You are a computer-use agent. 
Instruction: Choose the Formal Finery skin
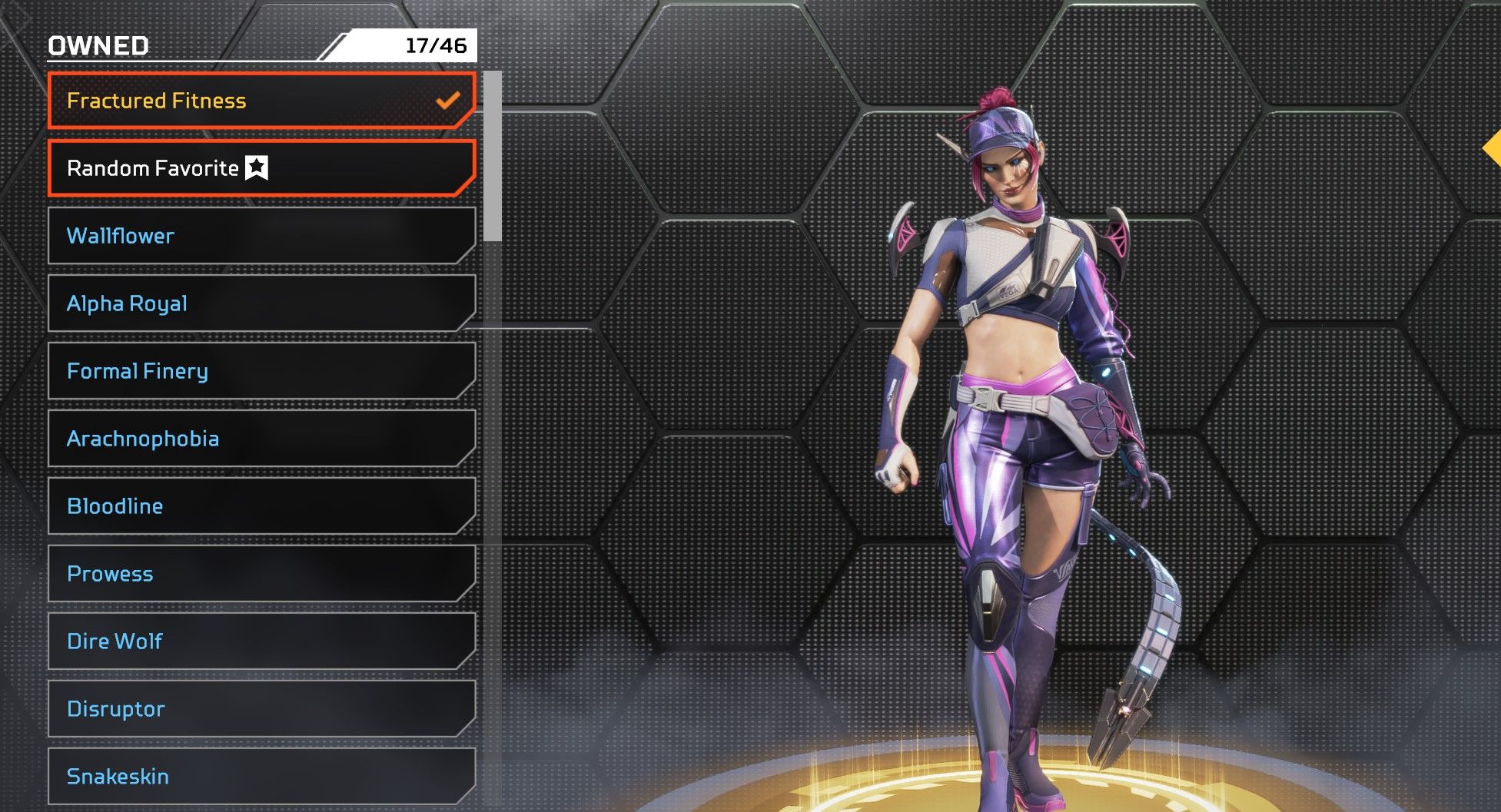point(261,371)
